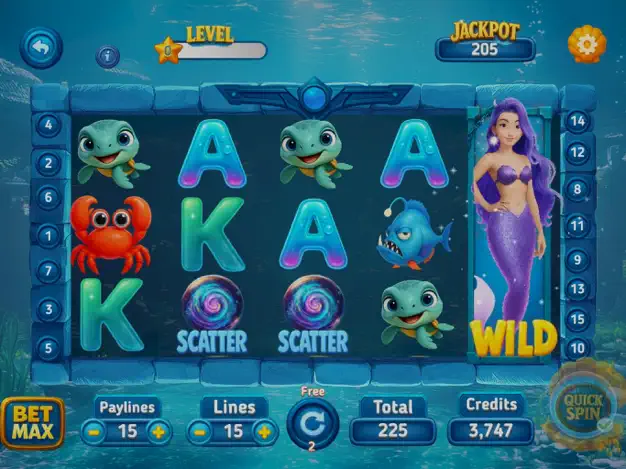Select payline number 12 marker
This screenshot has height=469, width=626.
point(577,153)
